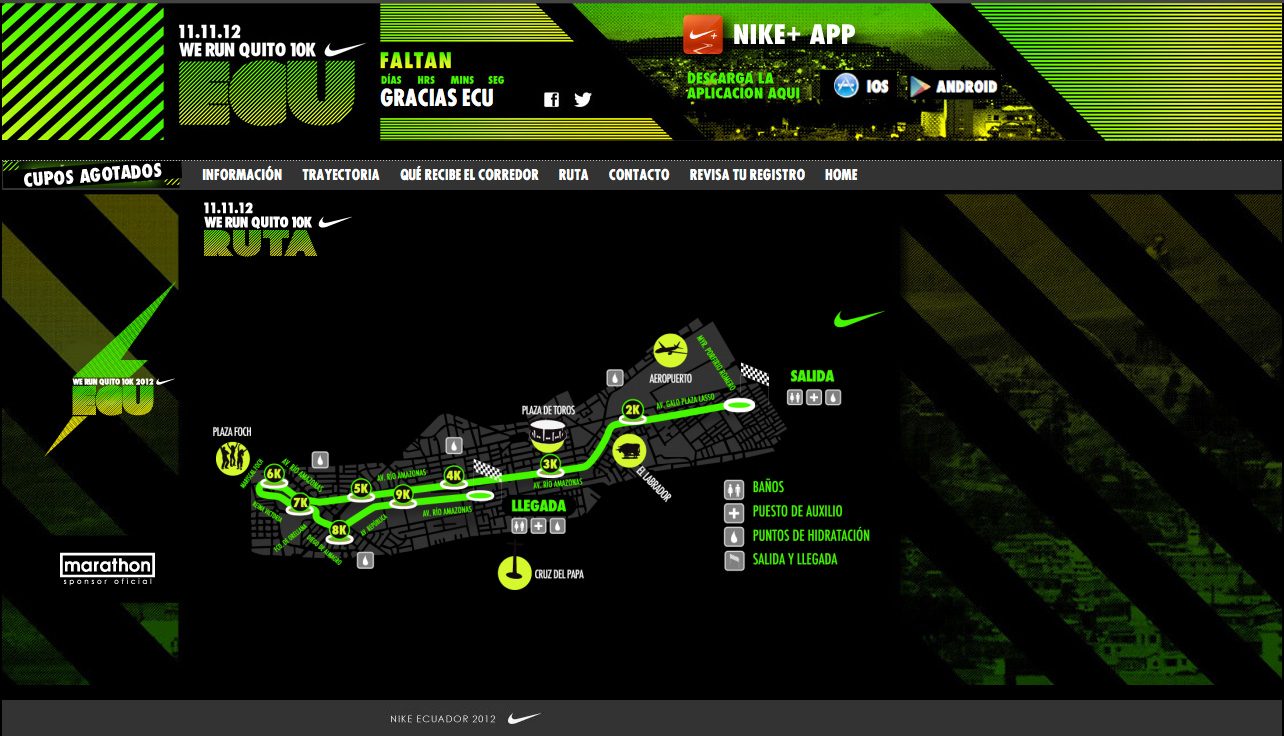The height and width of the screenshot is (736, 1284).
Task: Select the Plaza Foch landmark icon
Action: [x=232, y=459]
